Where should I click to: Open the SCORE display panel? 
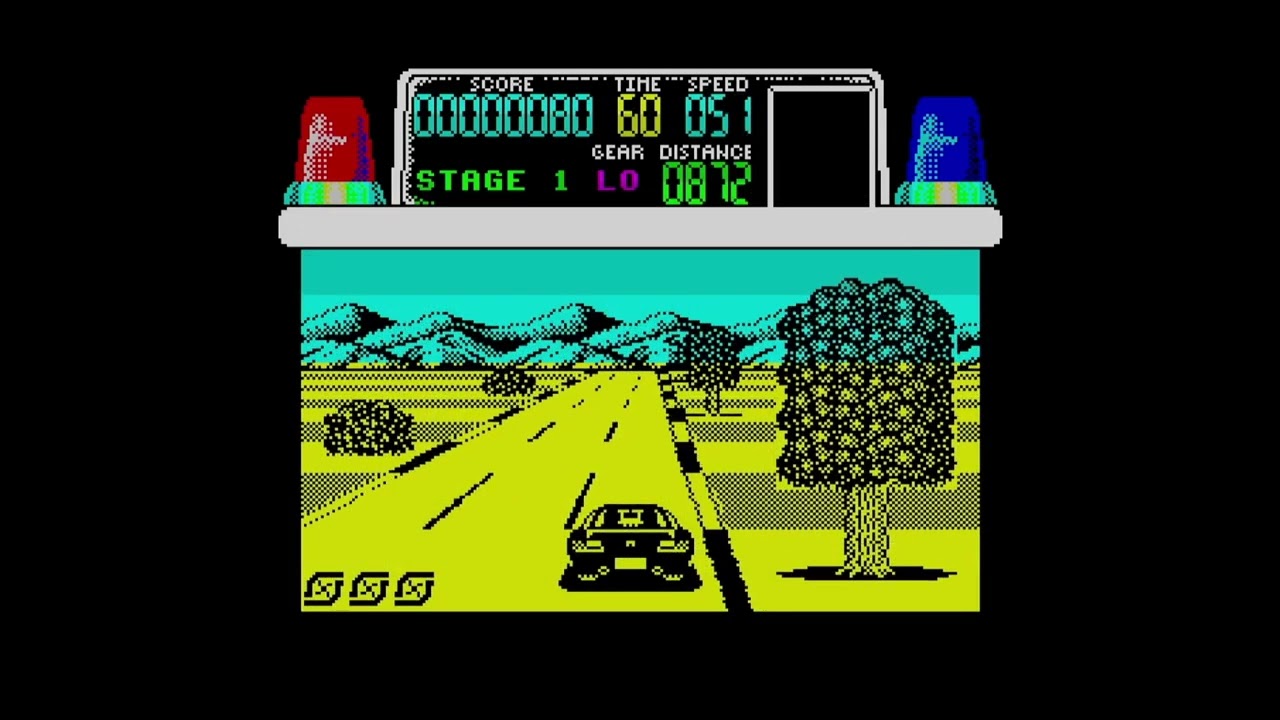[503, 114]
